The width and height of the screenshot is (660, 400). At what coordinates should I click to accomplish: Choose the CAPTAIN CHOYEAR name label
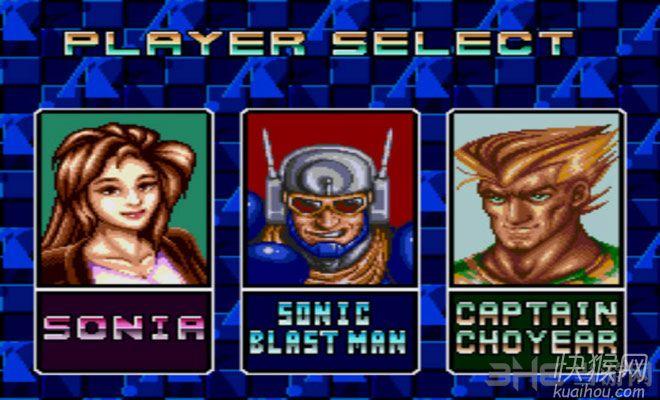[x=534, y=327]
